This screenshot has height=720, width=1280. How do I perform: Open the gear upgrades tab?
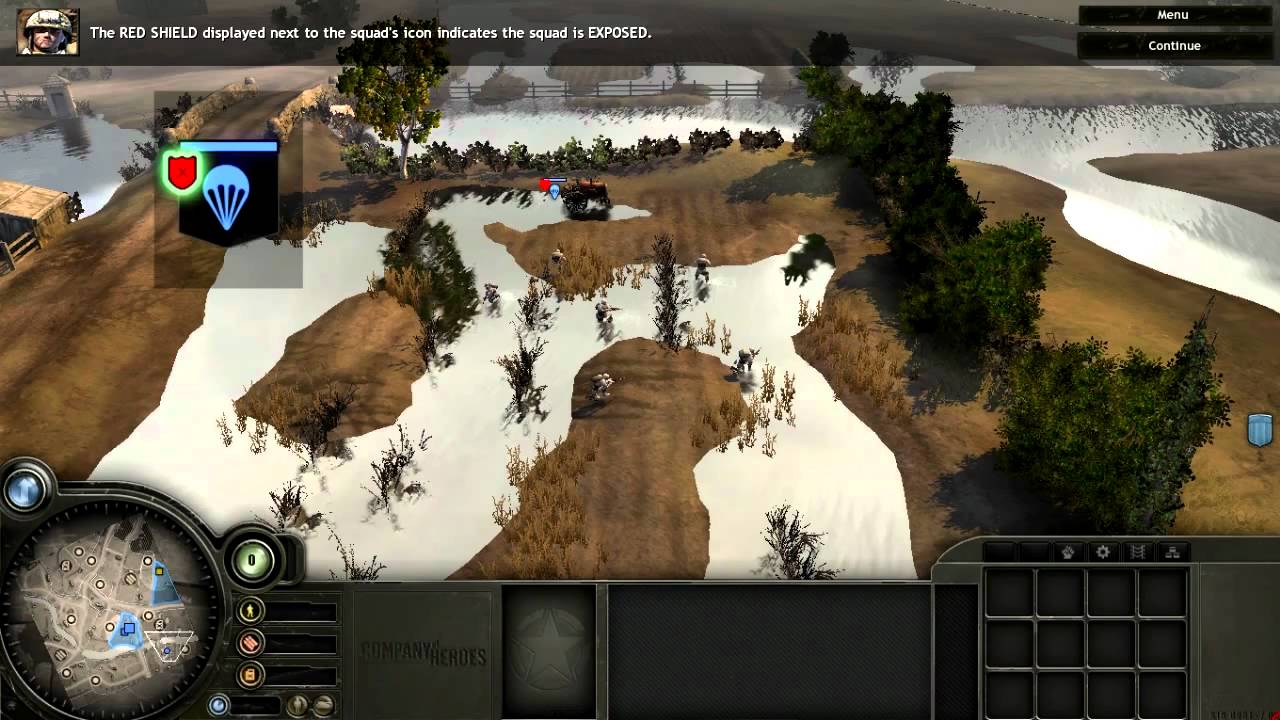click(1101, 551)
